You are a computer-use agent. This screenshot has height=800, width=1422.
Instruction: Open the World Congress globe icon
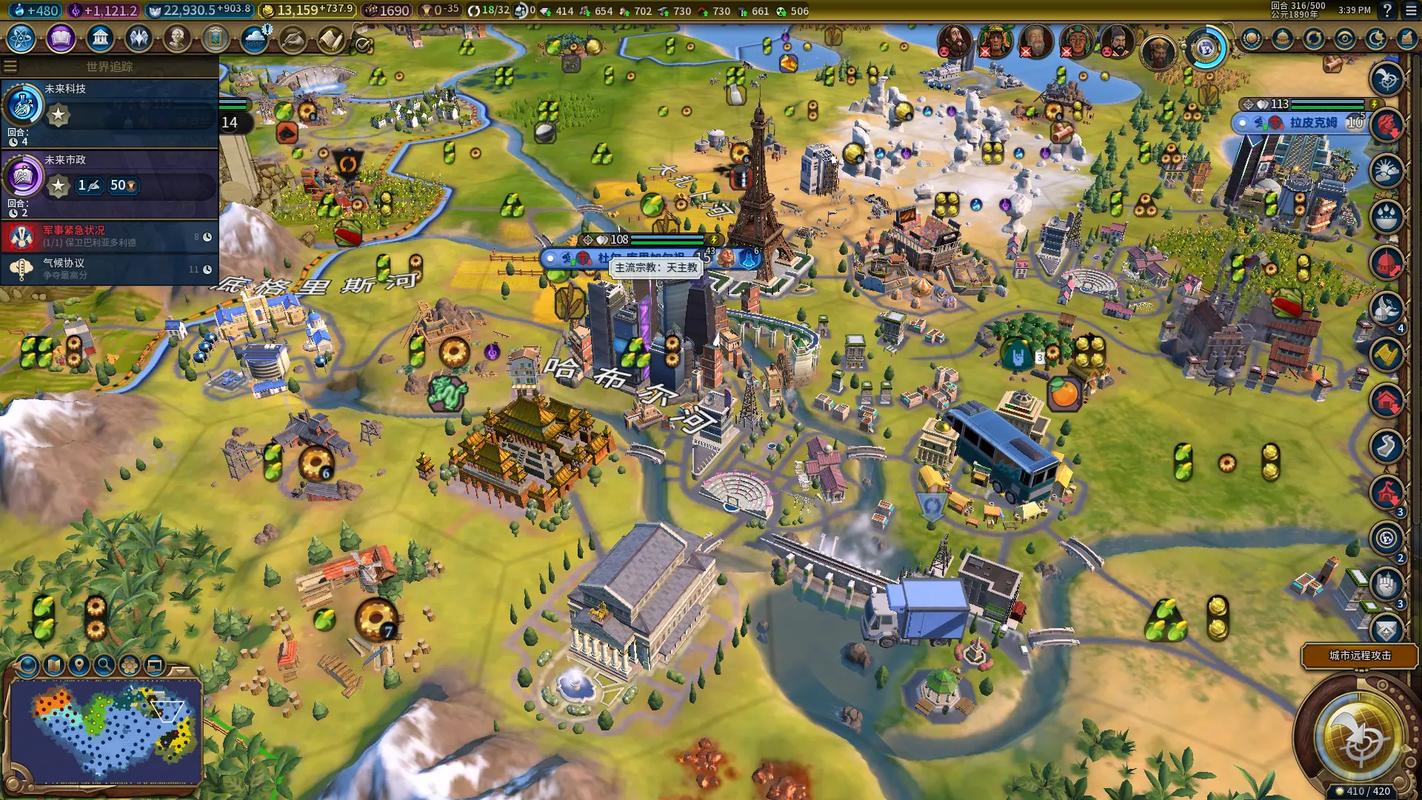[x=1207, y=47]
